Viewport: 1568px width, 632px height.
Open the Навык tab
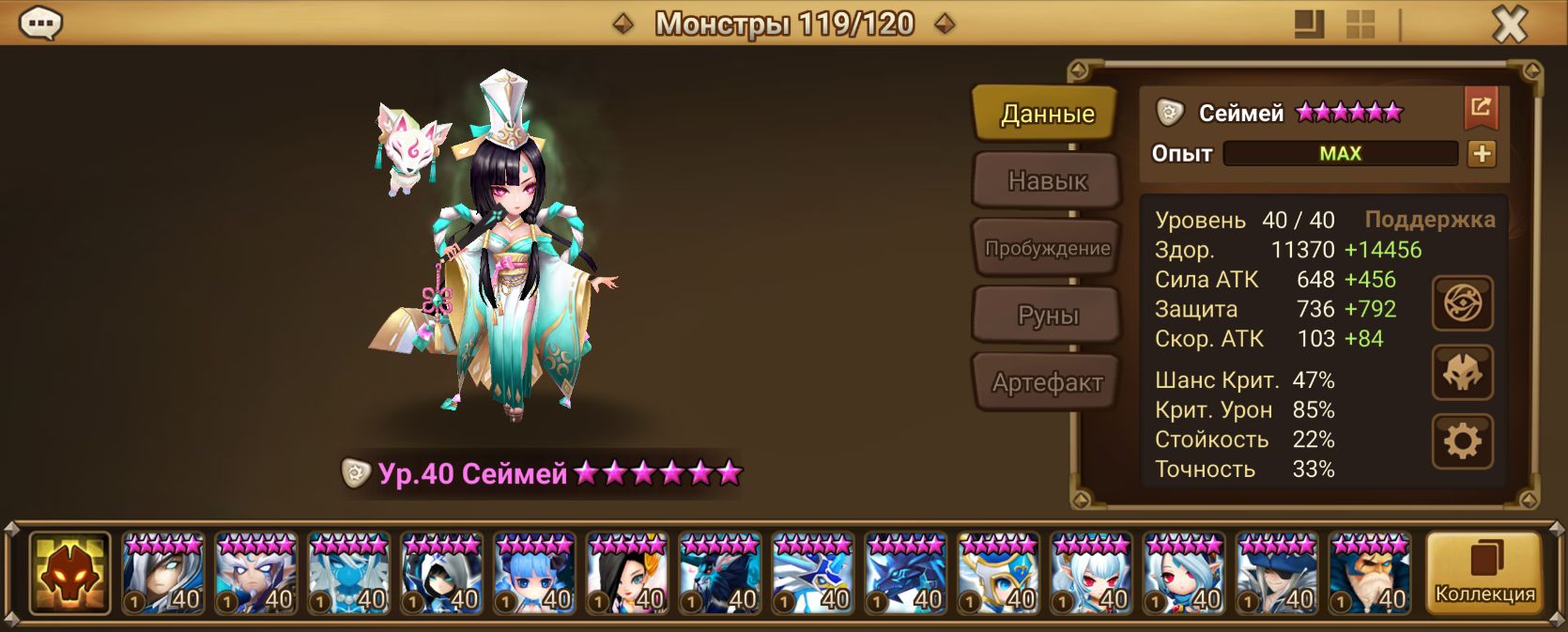[1046, 181]
